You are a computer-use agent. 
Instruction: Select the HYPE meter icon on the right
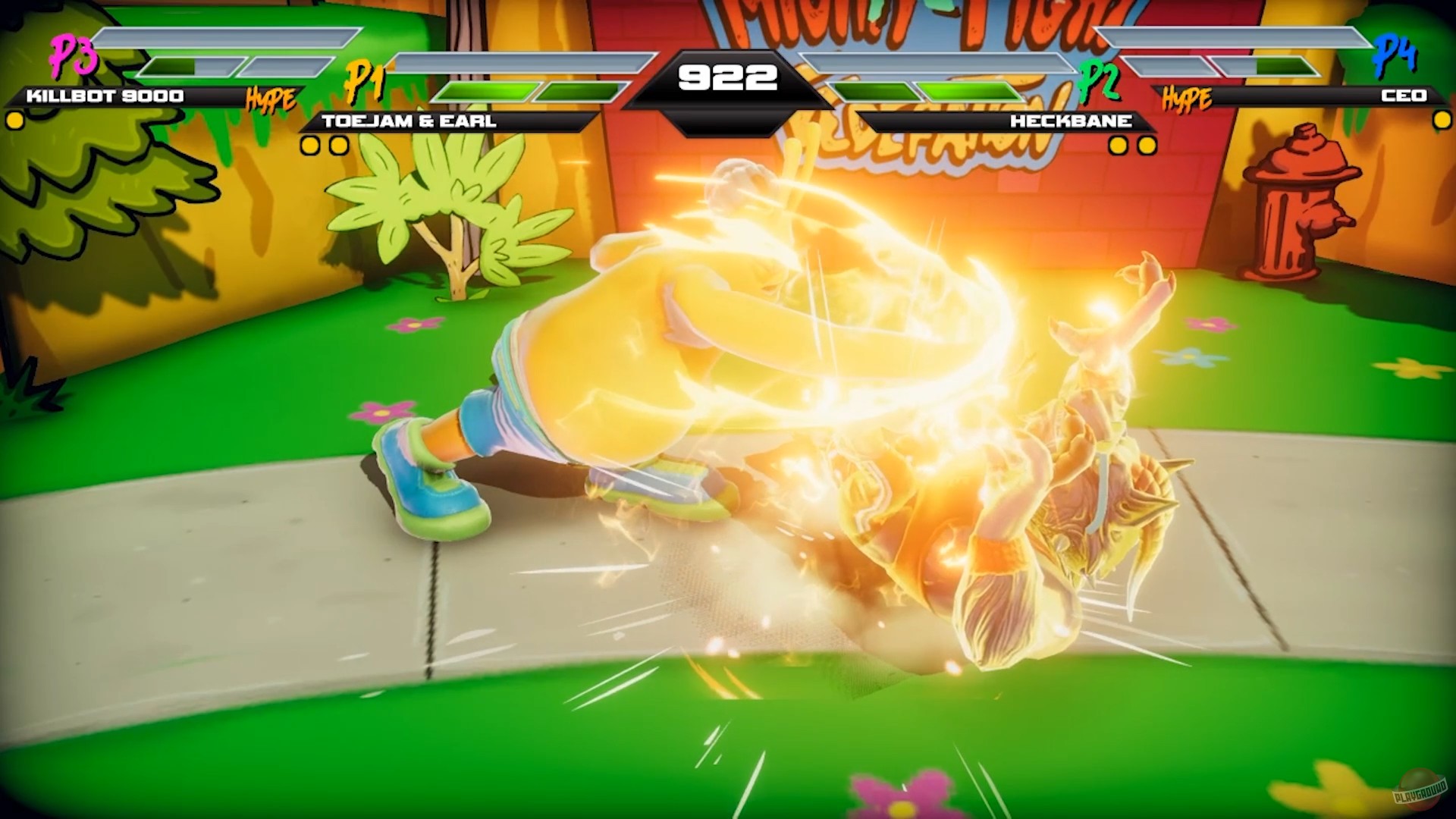pyautogui.click(x=1188, y=96)
